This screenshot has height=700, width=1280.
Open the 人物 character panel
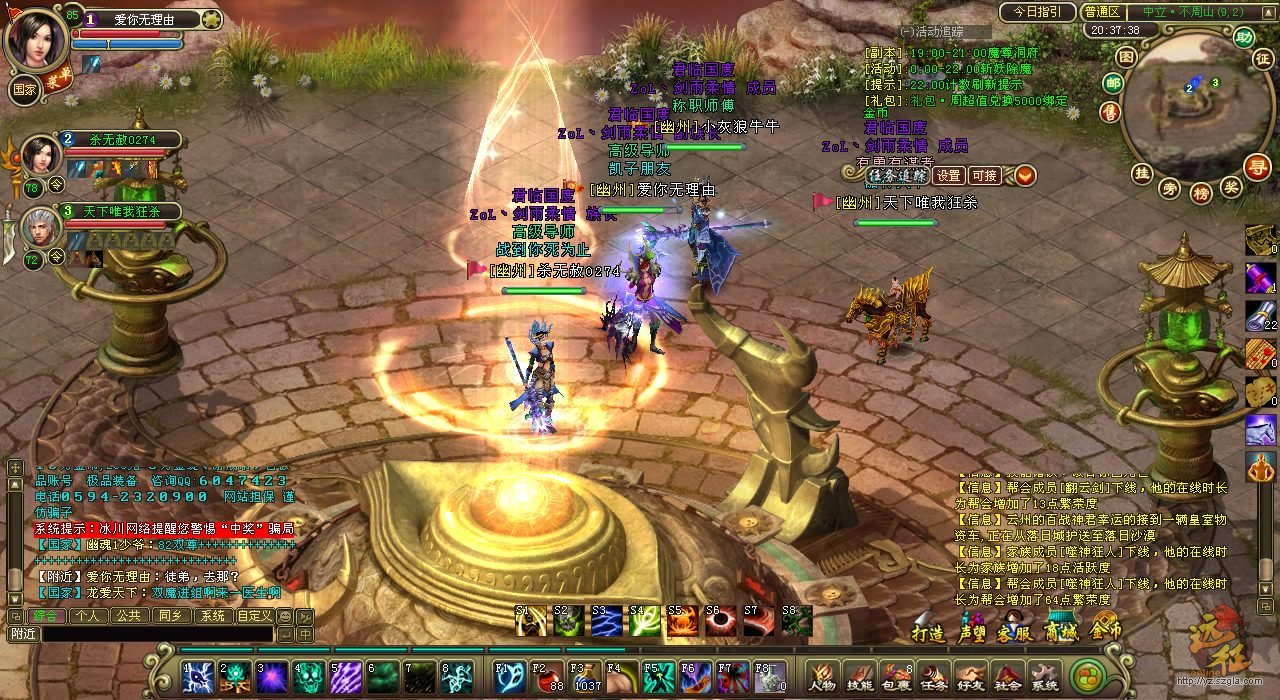pos(823,677)
